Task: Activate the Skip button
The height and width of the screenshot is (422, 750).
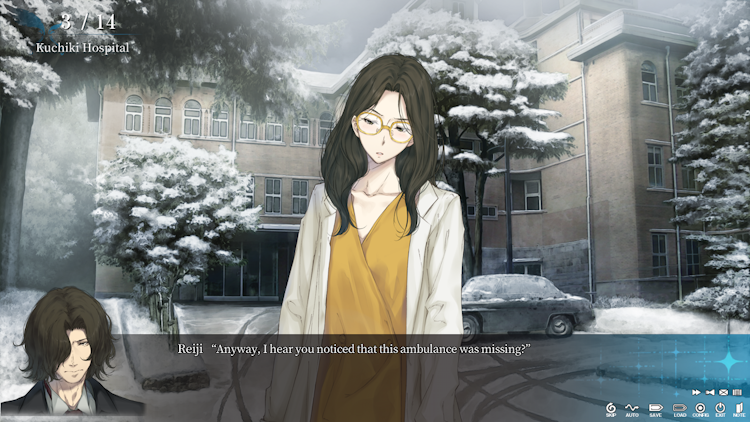Action: [x=611, y=408]
